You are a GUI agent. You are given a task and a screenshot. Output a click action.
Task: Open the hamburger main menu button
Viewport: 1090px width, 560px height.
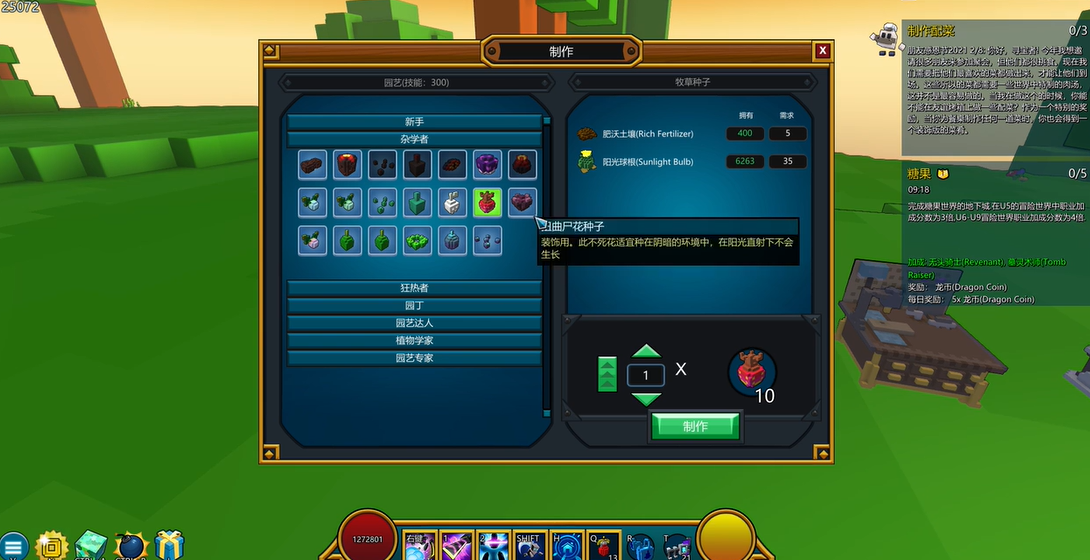pos(13,547)
